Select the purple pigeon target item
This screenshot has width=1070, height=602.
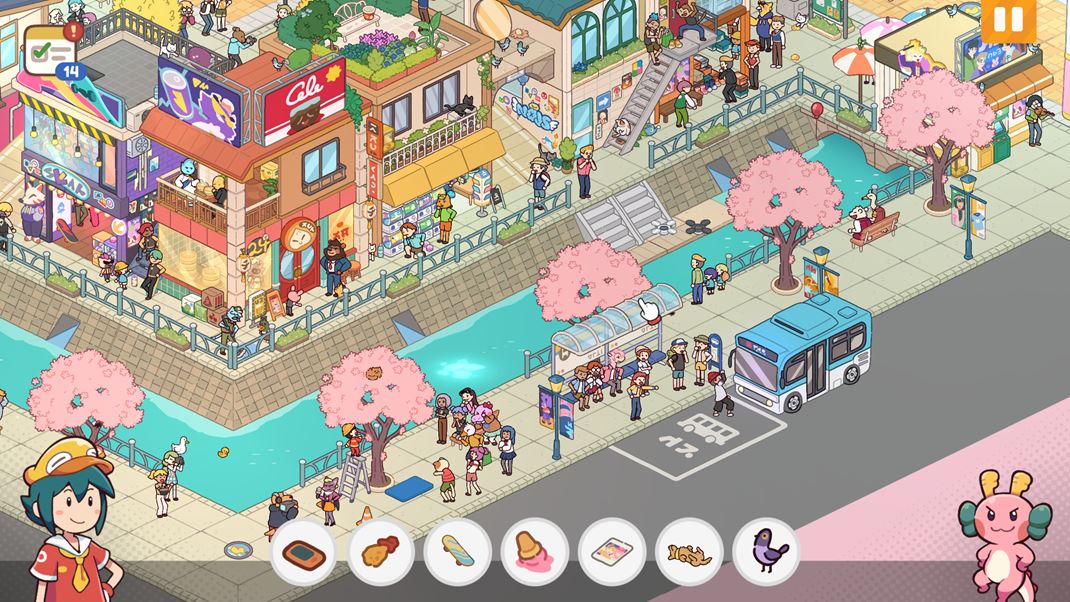(x=766, y=552)
